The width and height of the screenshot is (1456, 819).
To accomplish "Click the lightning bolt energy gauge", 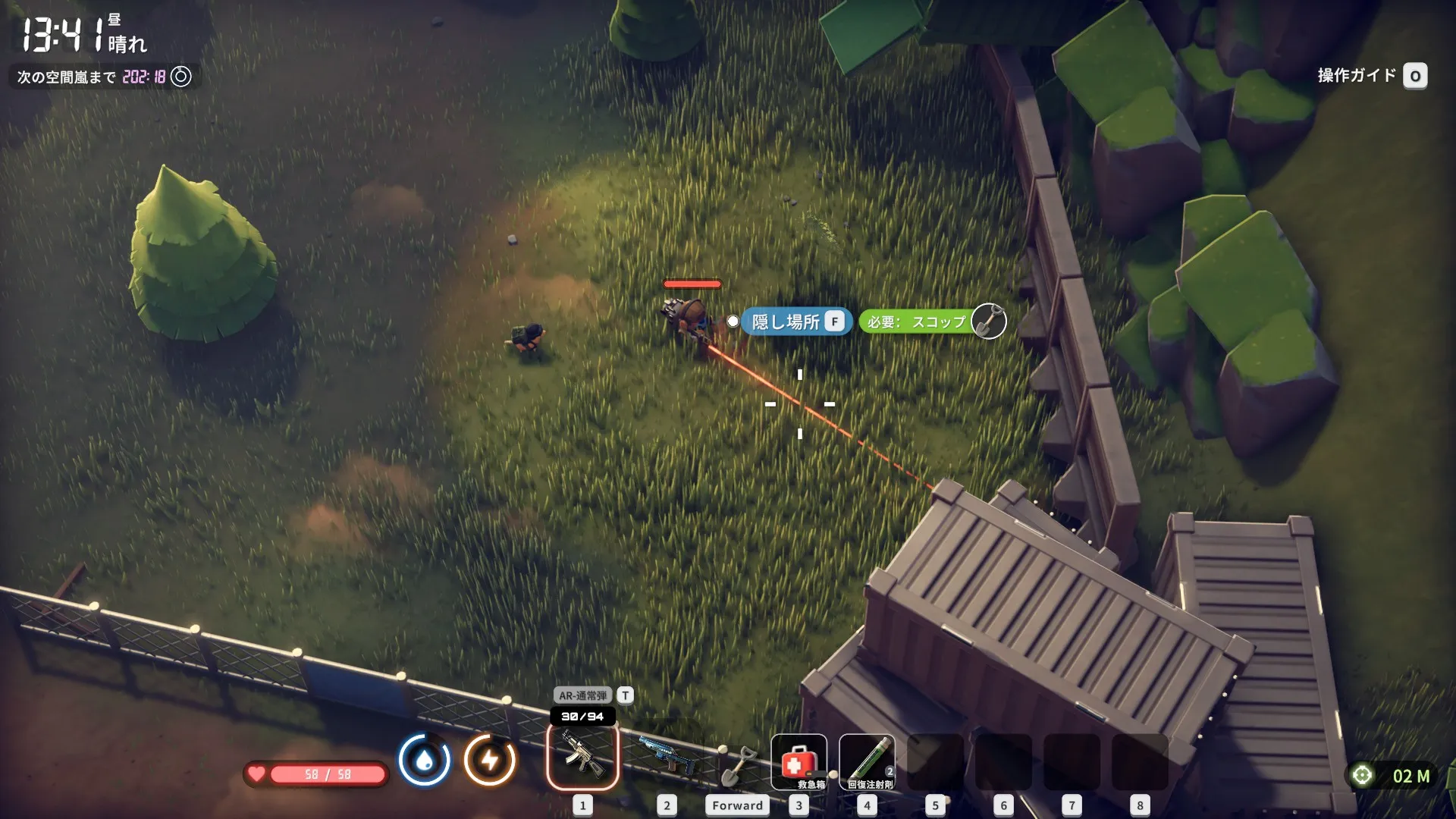I will 490,759.
